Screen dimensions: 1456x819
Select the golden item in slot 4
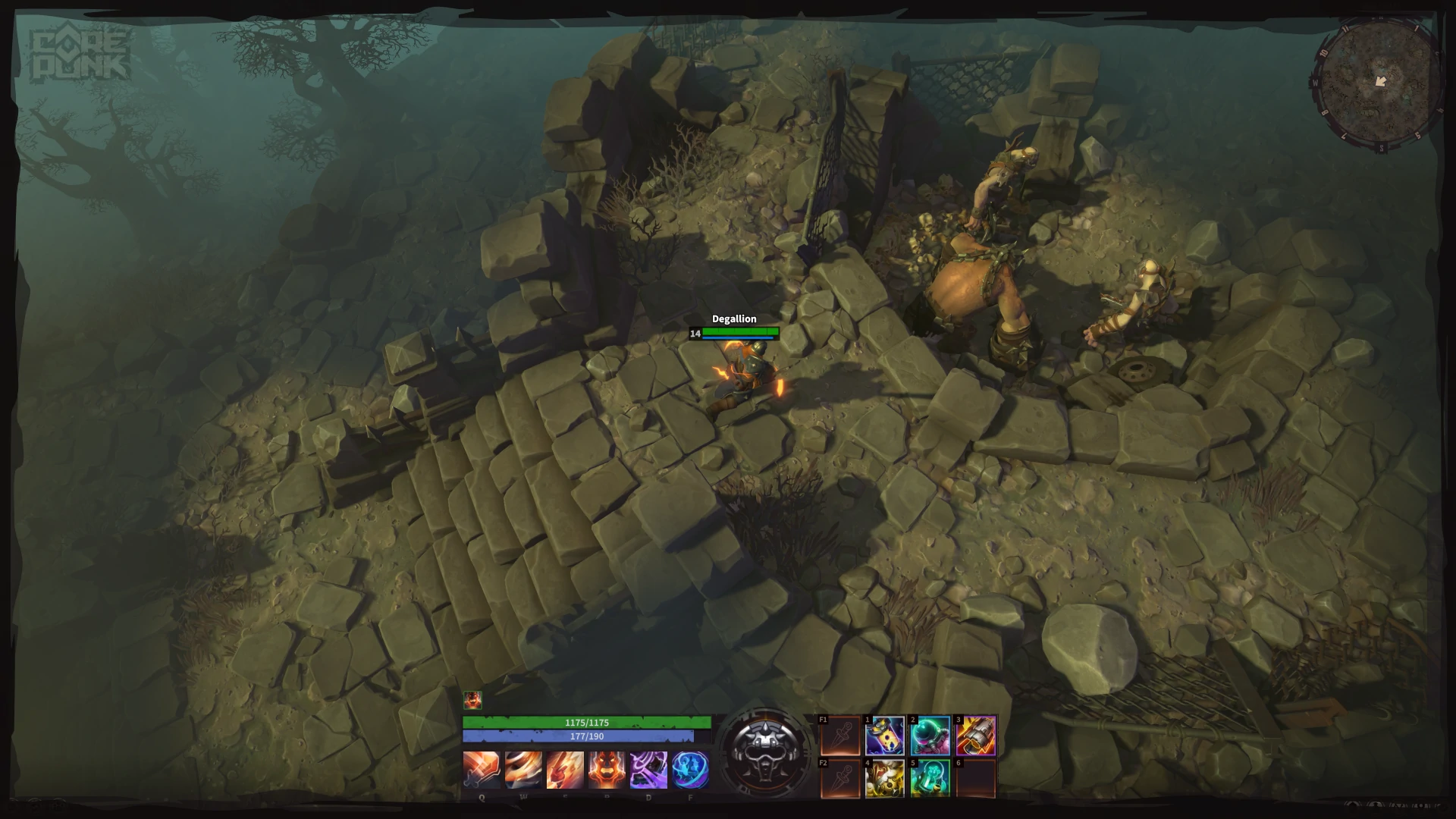[x=885, y=778]
